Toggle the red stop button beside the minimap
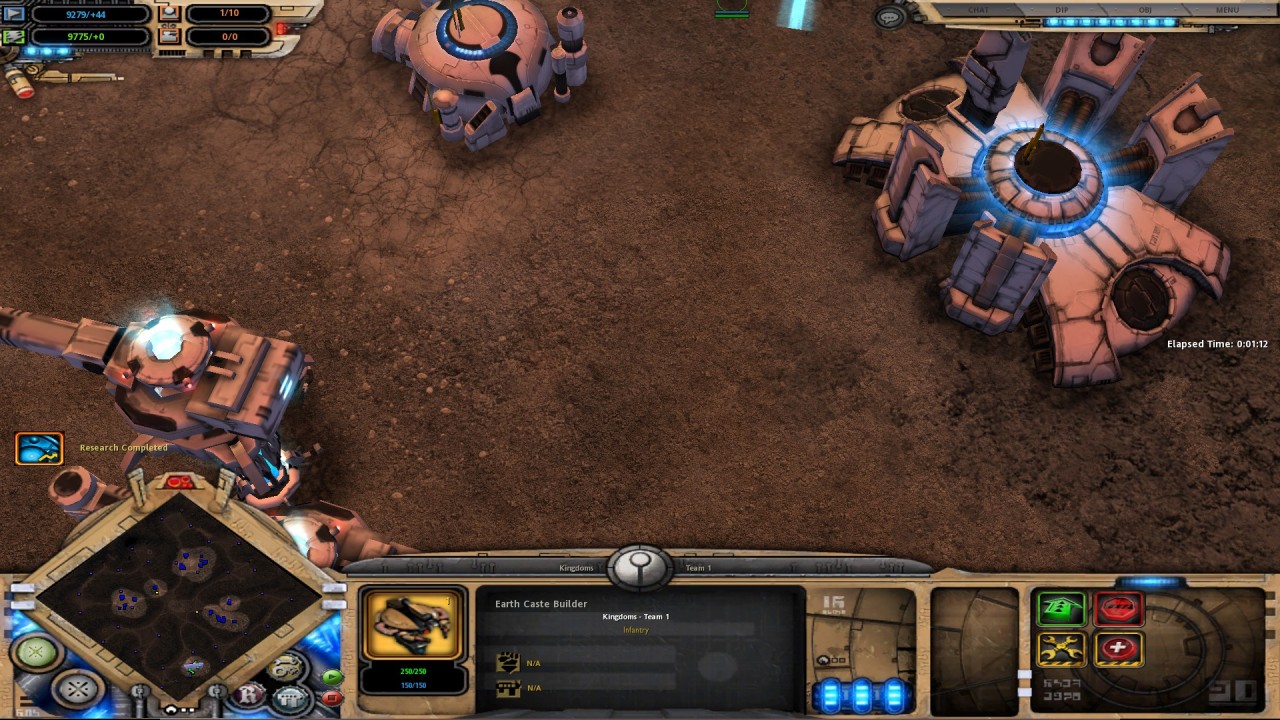Viewport: 1280px width, 720px height. click(x=332, y=697)
